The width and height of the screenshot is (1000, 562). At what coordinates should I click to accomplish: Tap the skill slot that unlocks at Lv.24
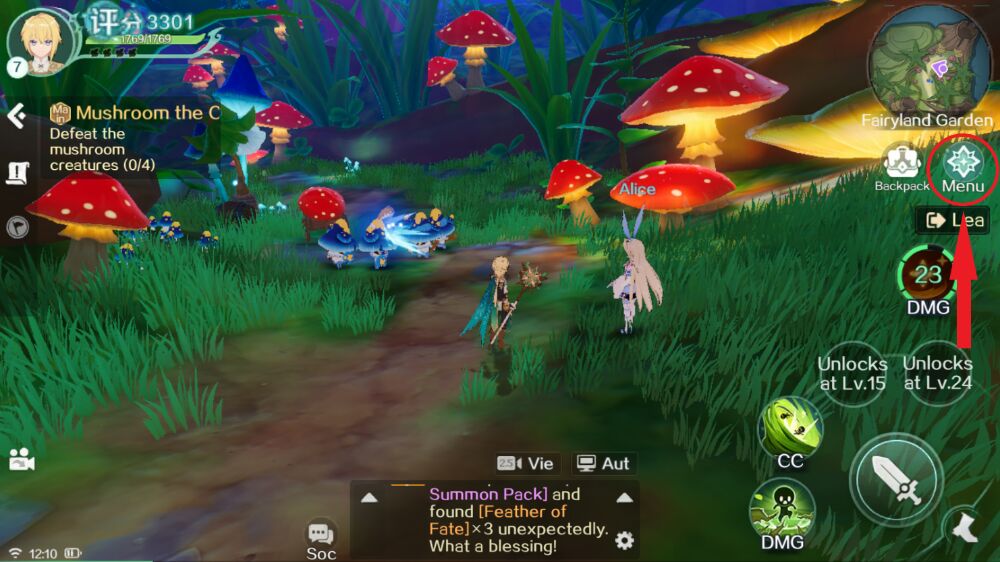(x=937, y=373)
